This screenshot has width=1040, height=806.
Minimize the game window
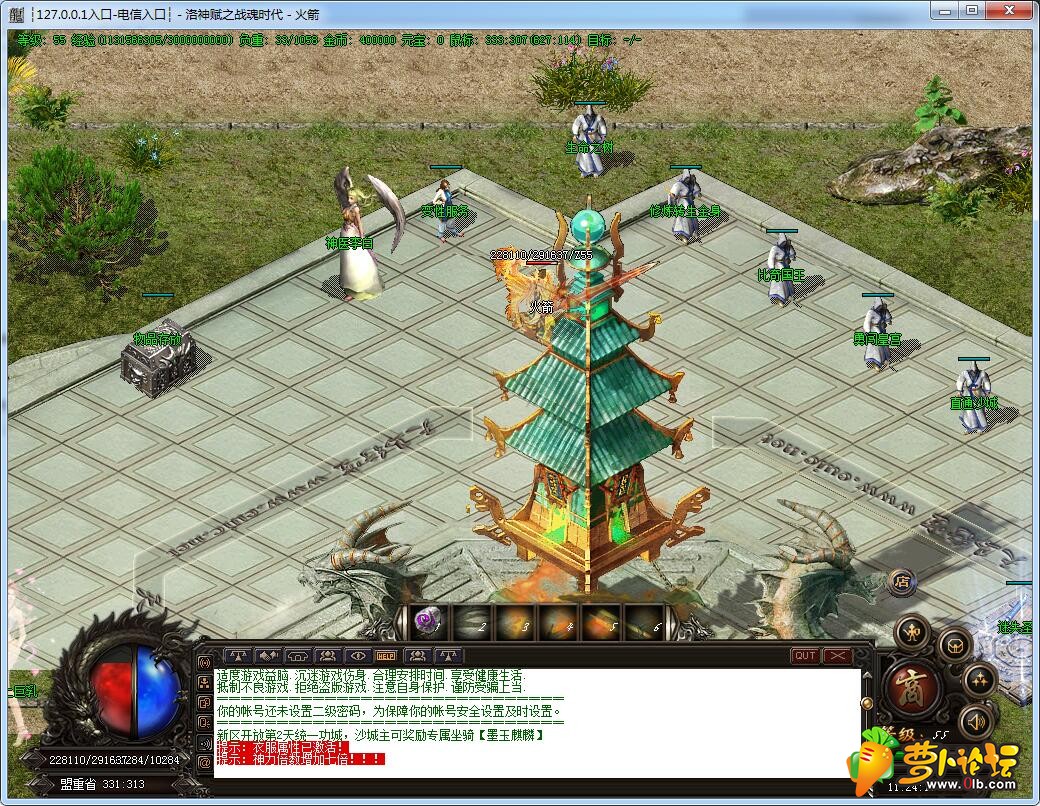(x=945, y=10)
